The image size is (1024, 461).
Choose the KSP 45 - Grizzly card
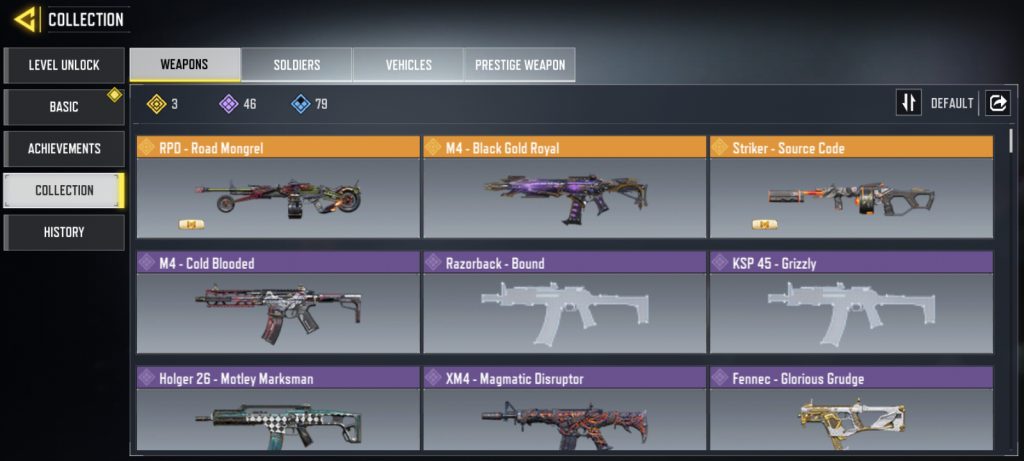[x=851, y=303]
